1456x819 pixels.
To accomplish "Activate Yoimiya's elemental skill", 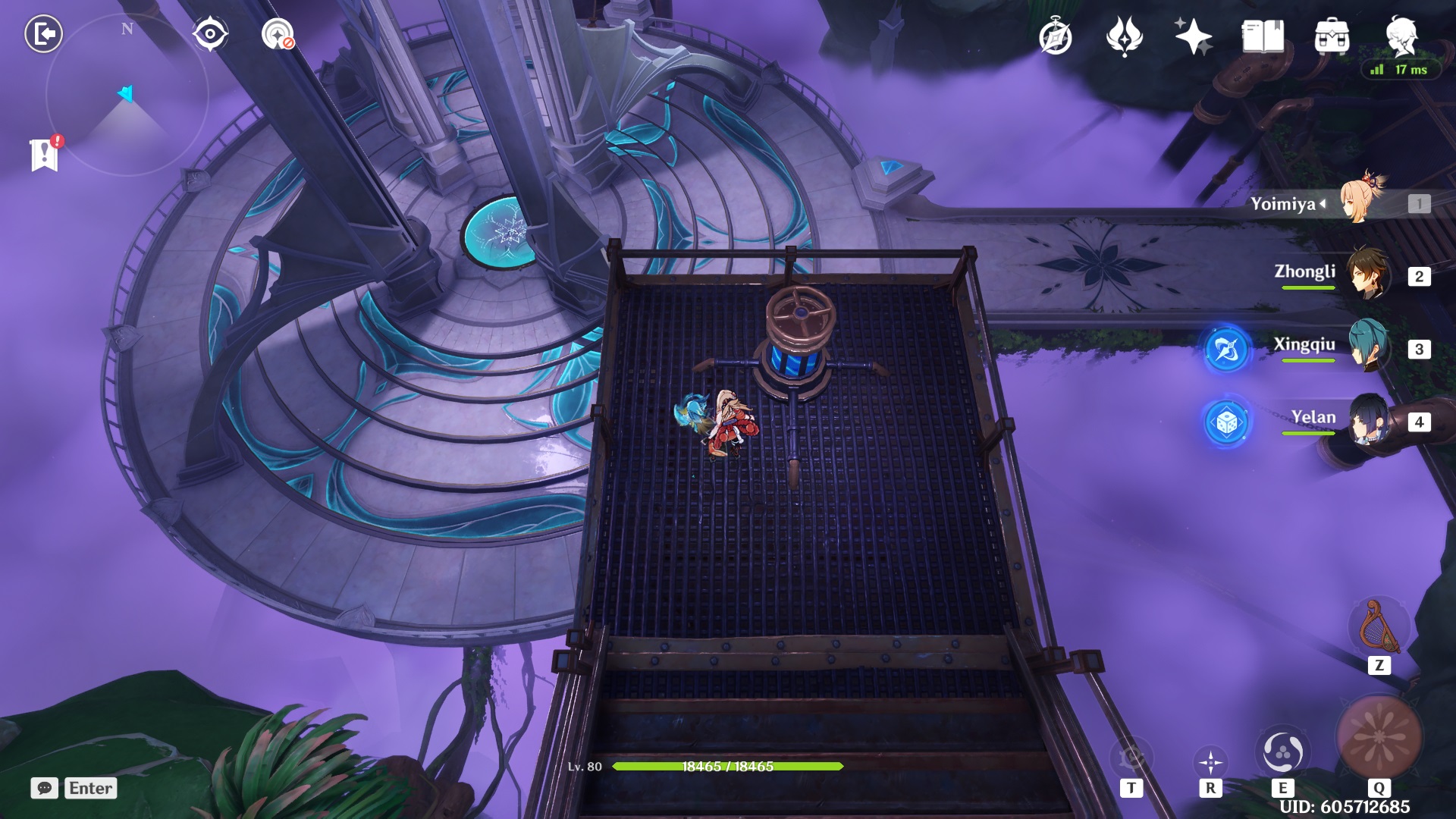I will 1282,752.
